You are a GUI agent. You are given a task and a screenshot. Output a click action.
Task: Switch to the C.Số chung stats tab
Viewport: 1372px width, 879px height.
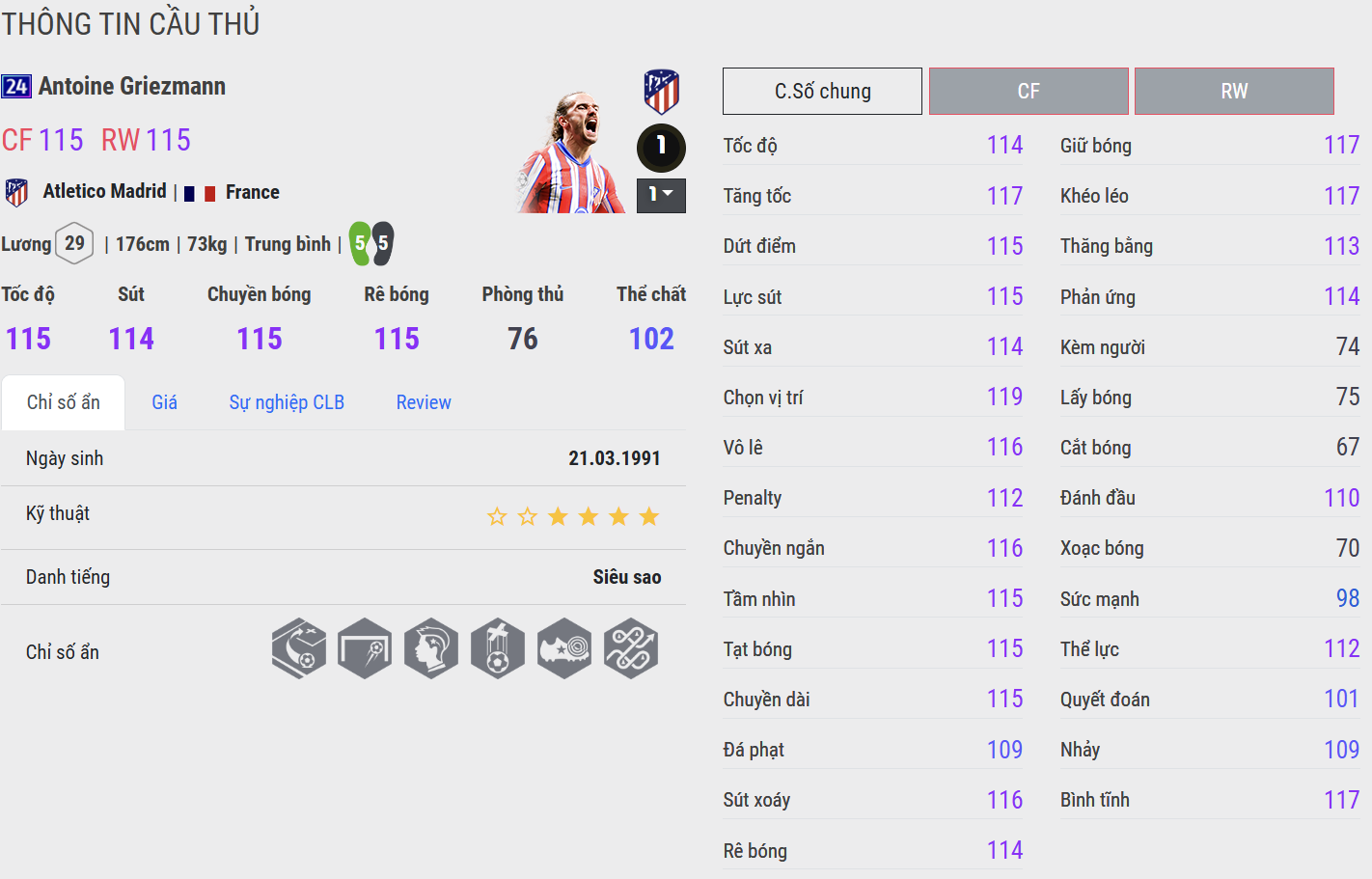822,92
